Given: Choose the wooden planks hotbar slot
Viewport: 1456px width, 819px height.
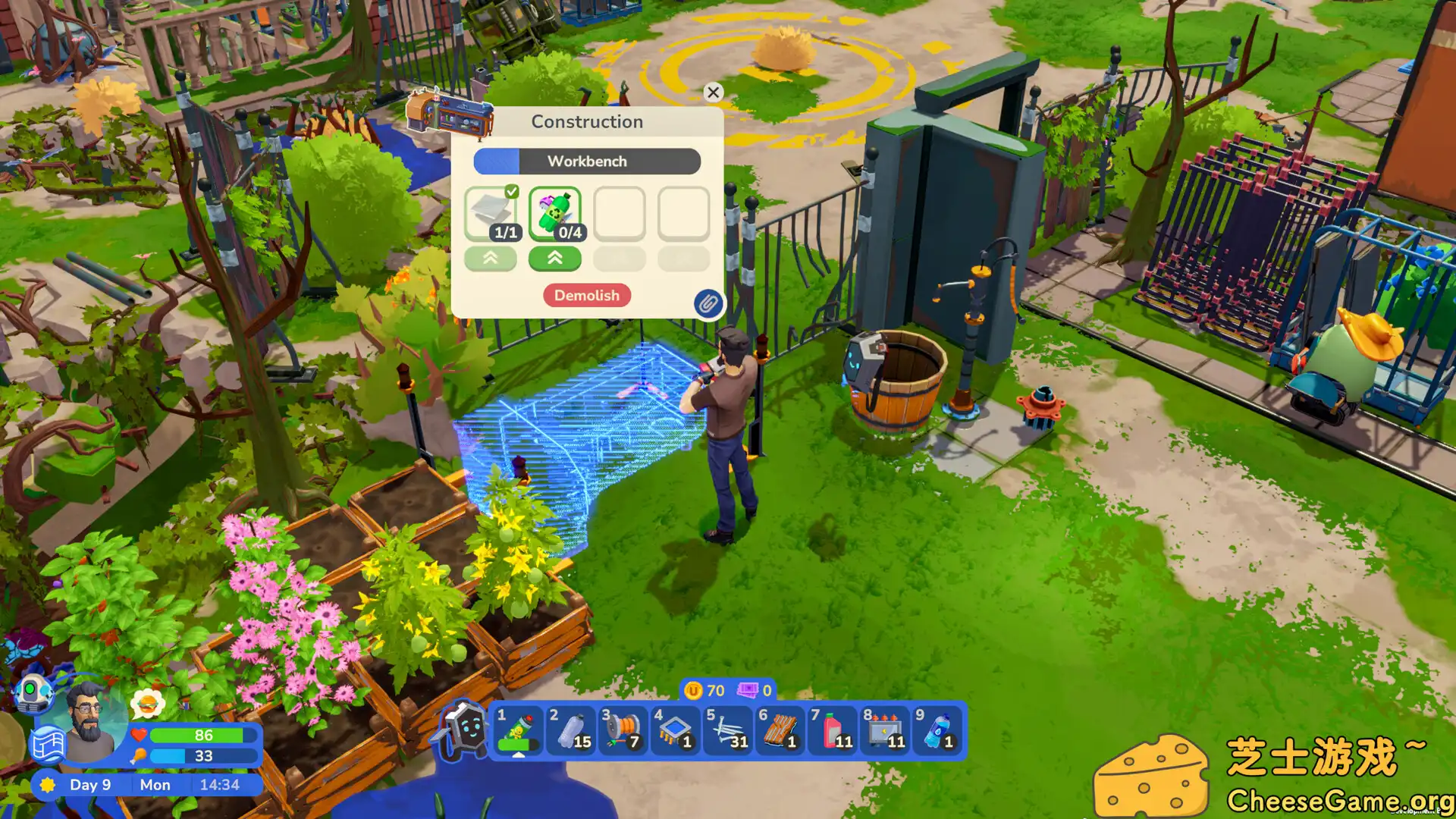Looking at the screenshot, I should click(x=780, y=730).
